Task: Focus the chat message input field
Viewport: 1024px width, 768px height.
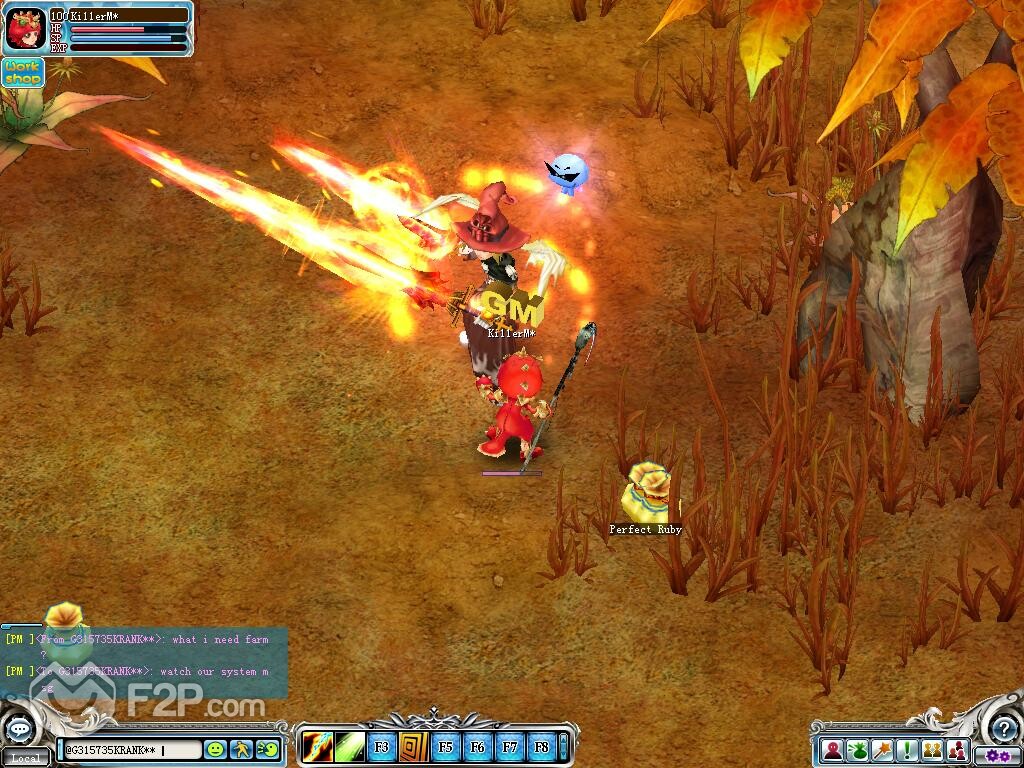Action: [130, 749]
